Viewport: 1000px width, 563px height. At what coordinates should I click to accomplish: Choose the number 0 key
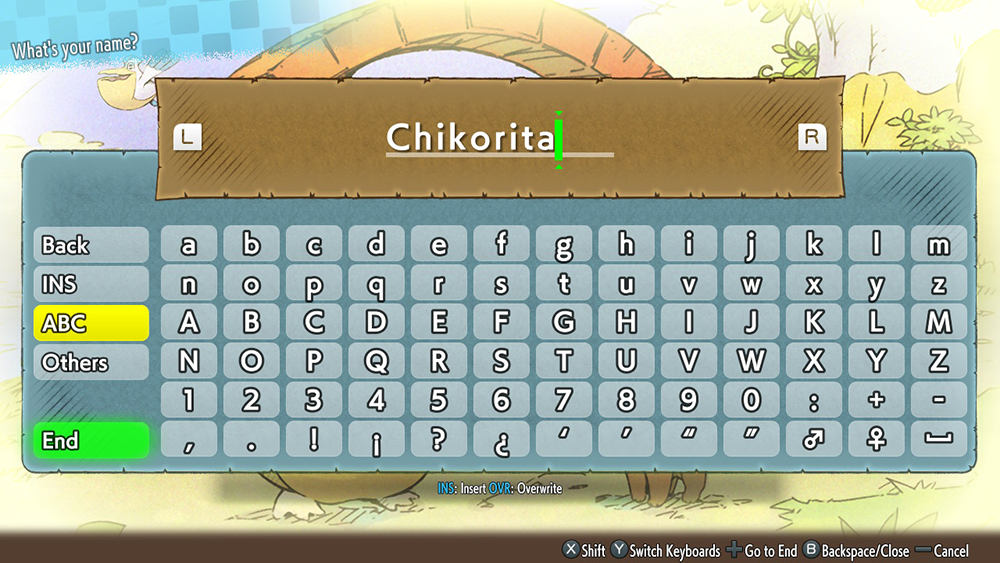click(x=751, y=401)
